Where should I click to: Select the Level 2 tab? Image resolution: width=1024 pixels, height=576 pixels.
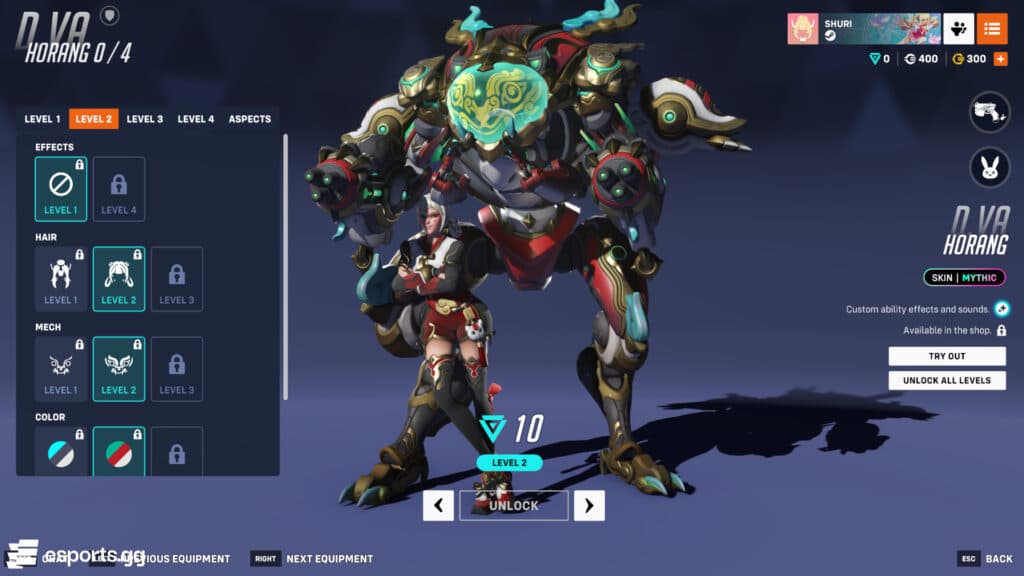[x=93, y=119]
